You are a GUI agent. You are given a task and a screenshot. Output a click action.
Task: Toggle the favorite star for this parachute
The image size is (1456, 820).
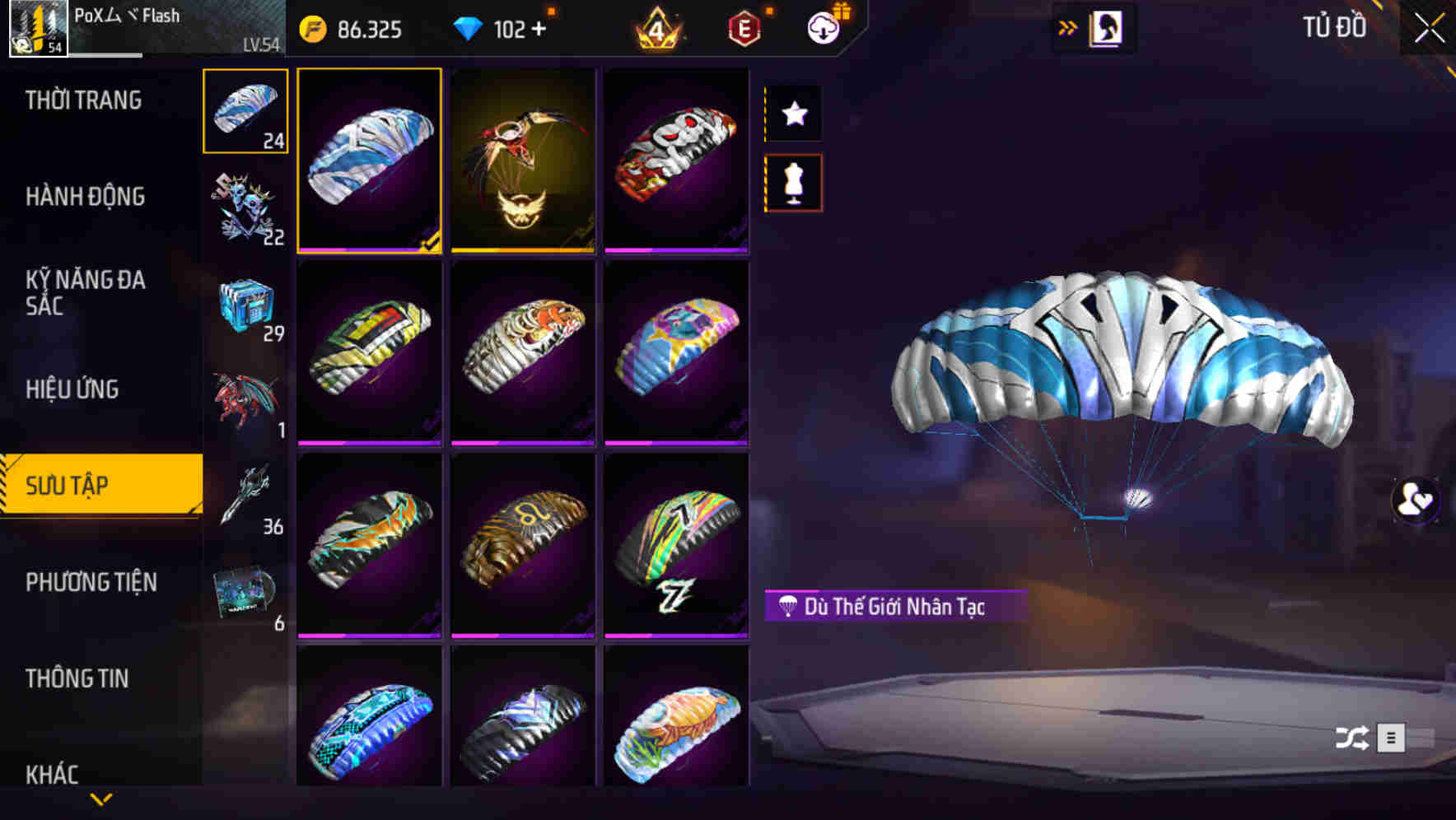[x=793, y=114]
